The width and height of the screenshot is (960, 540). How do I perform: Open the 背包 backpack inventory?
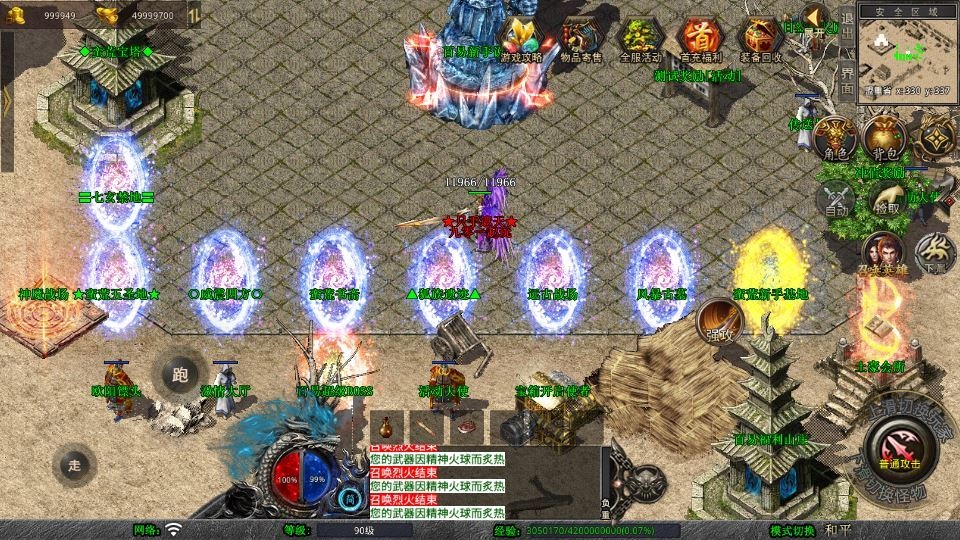885,139
